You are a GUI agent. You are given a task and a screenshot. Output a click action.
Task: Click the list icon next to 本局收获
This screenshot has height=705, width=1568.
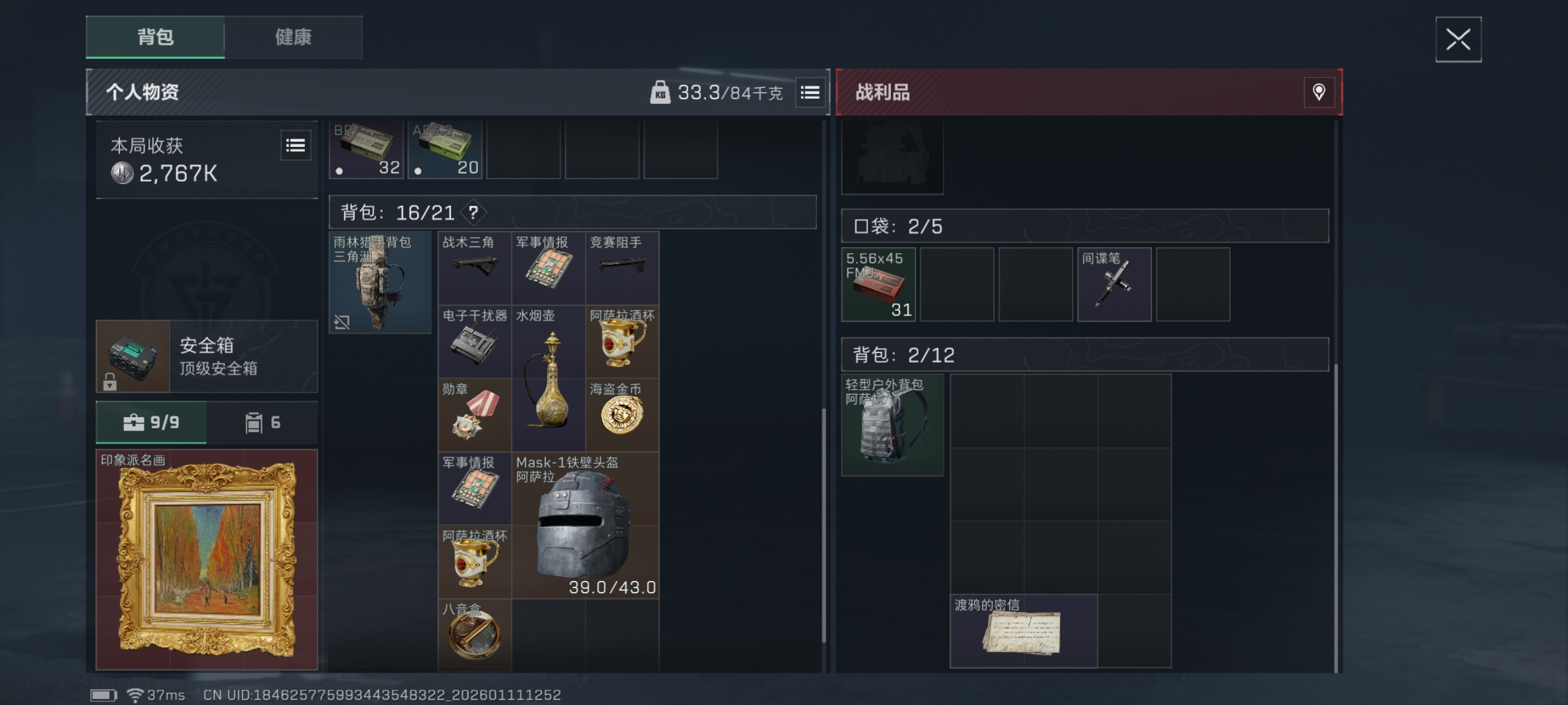(296, 146)
